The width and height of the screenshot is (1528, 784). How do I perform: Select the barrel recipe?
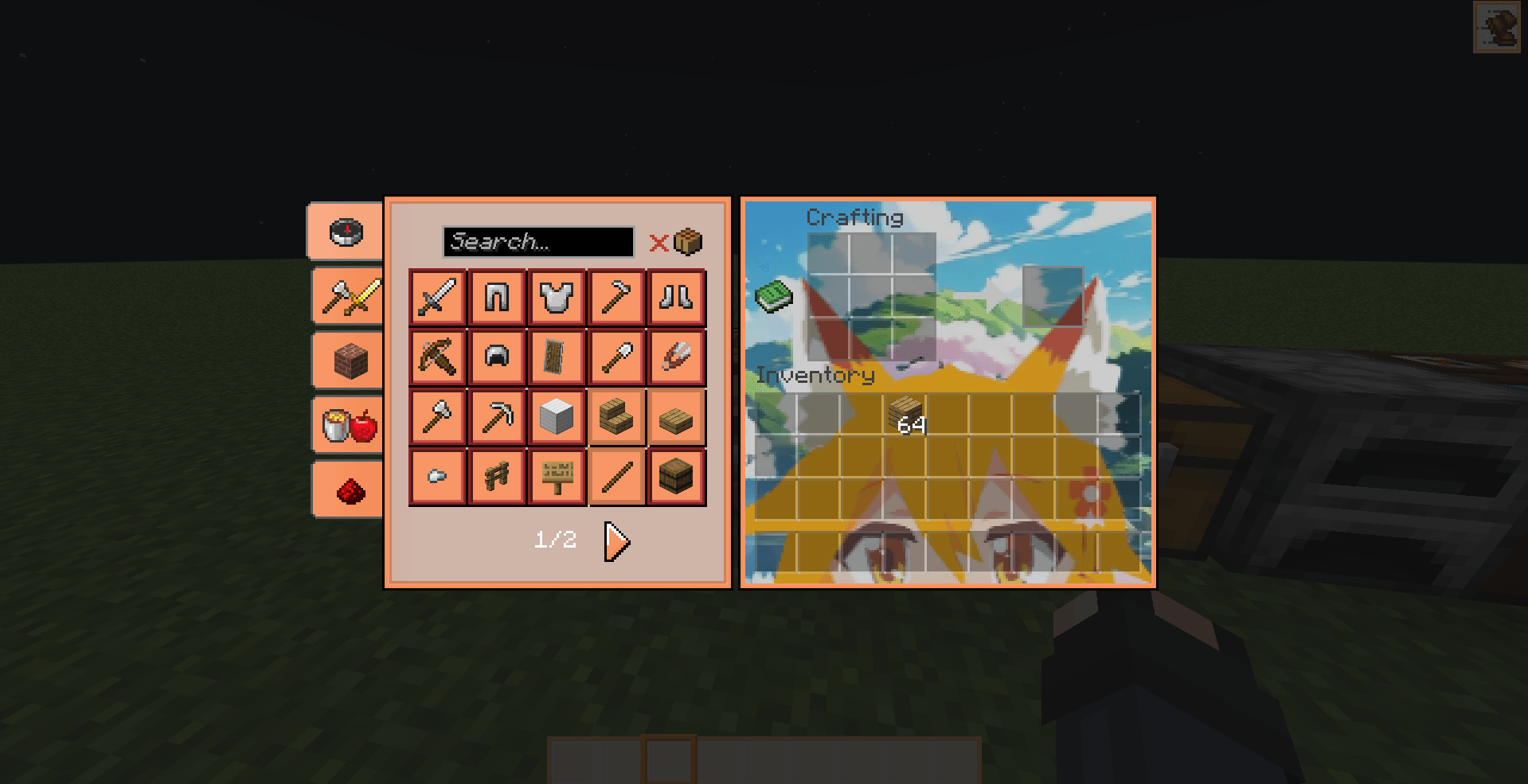click(676, 475)
